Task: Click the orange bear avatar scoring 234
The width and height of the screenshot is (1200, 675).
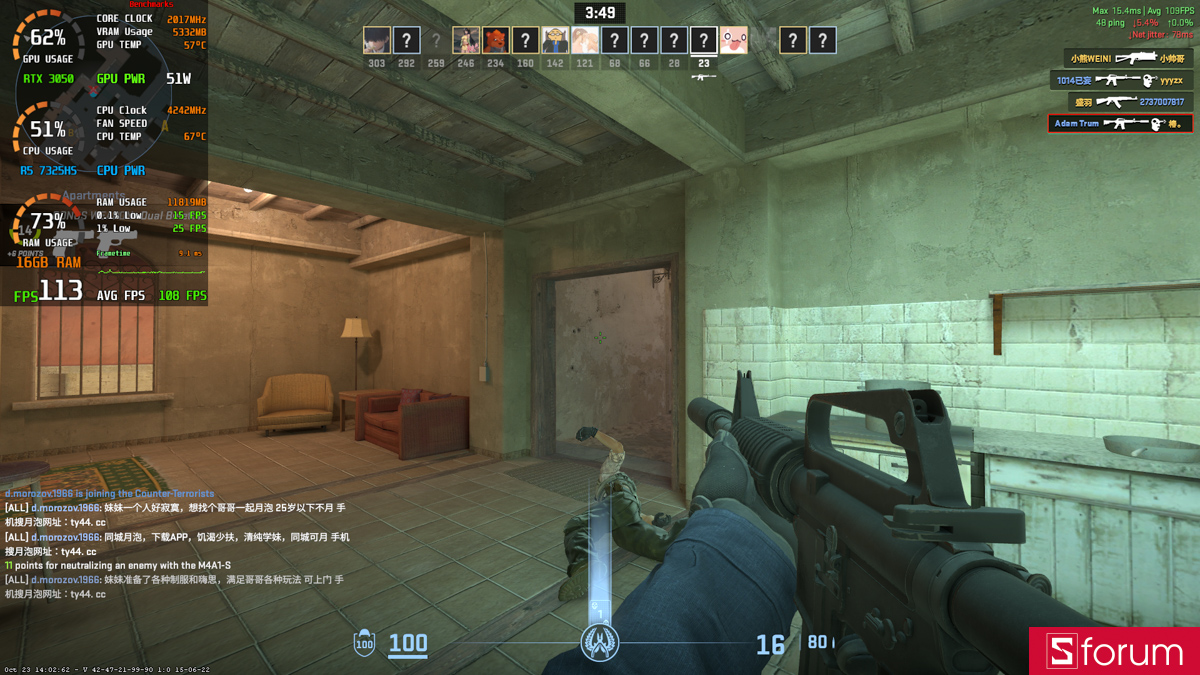Action: point(496,40)
